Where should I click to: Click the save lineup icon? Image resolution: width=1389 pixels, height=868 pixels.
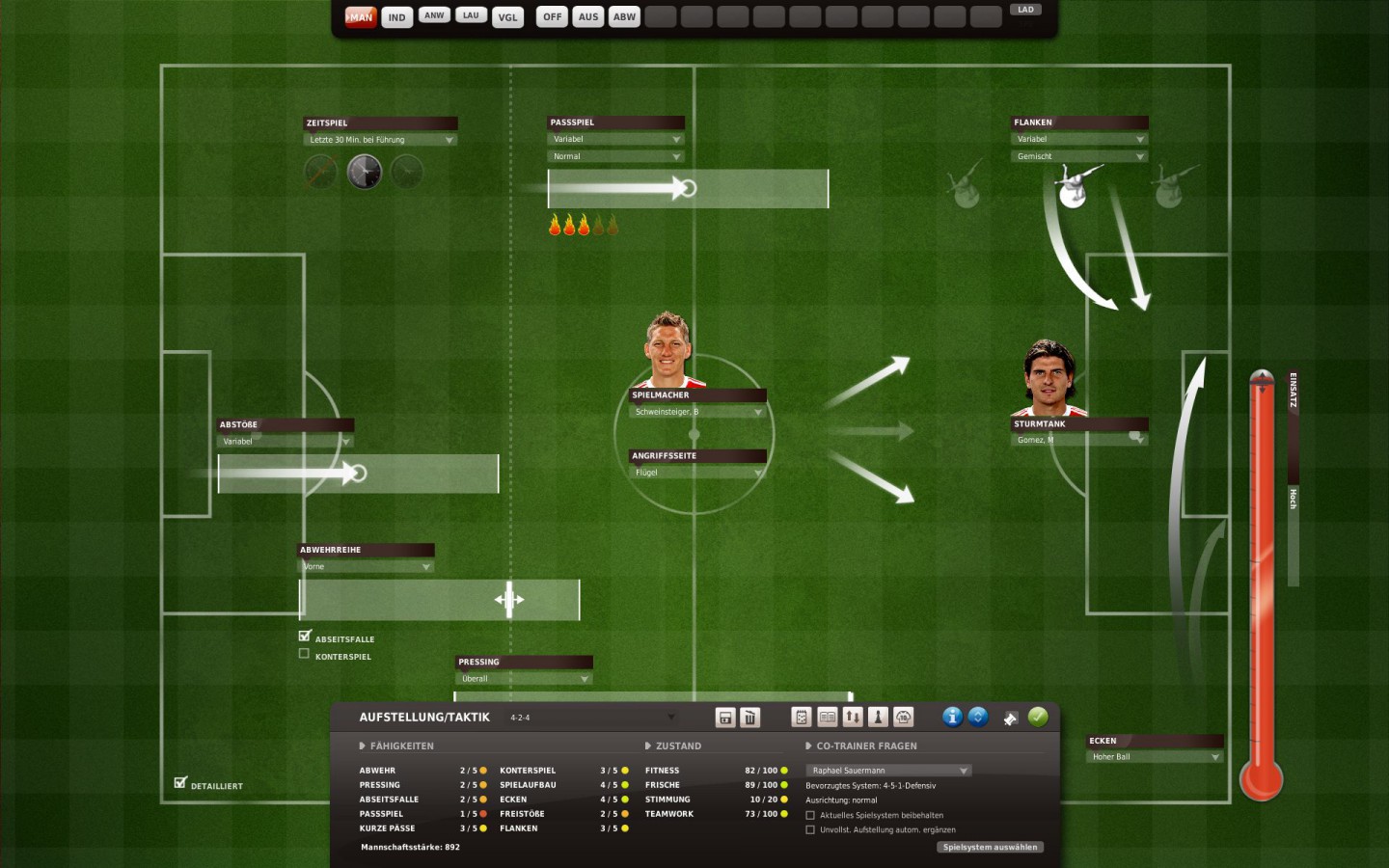pyautogui.click(x=723, y=718)
